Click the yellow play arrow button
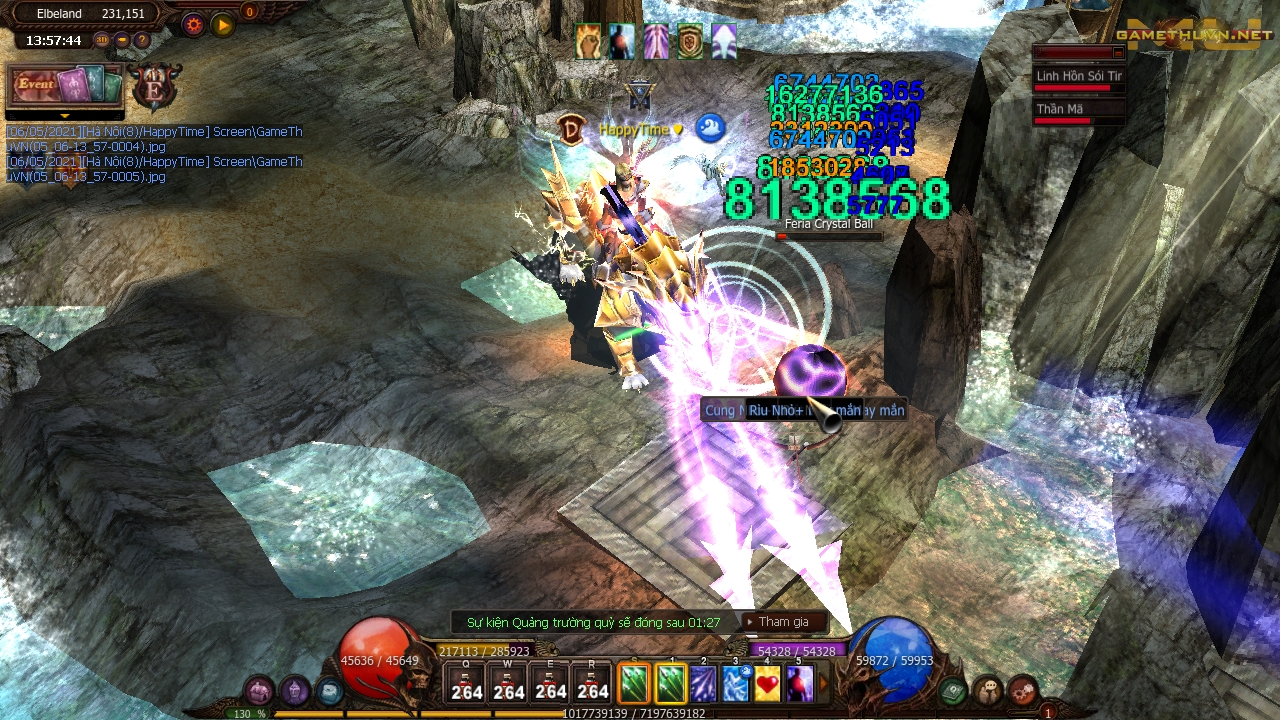 pos(222,24)
